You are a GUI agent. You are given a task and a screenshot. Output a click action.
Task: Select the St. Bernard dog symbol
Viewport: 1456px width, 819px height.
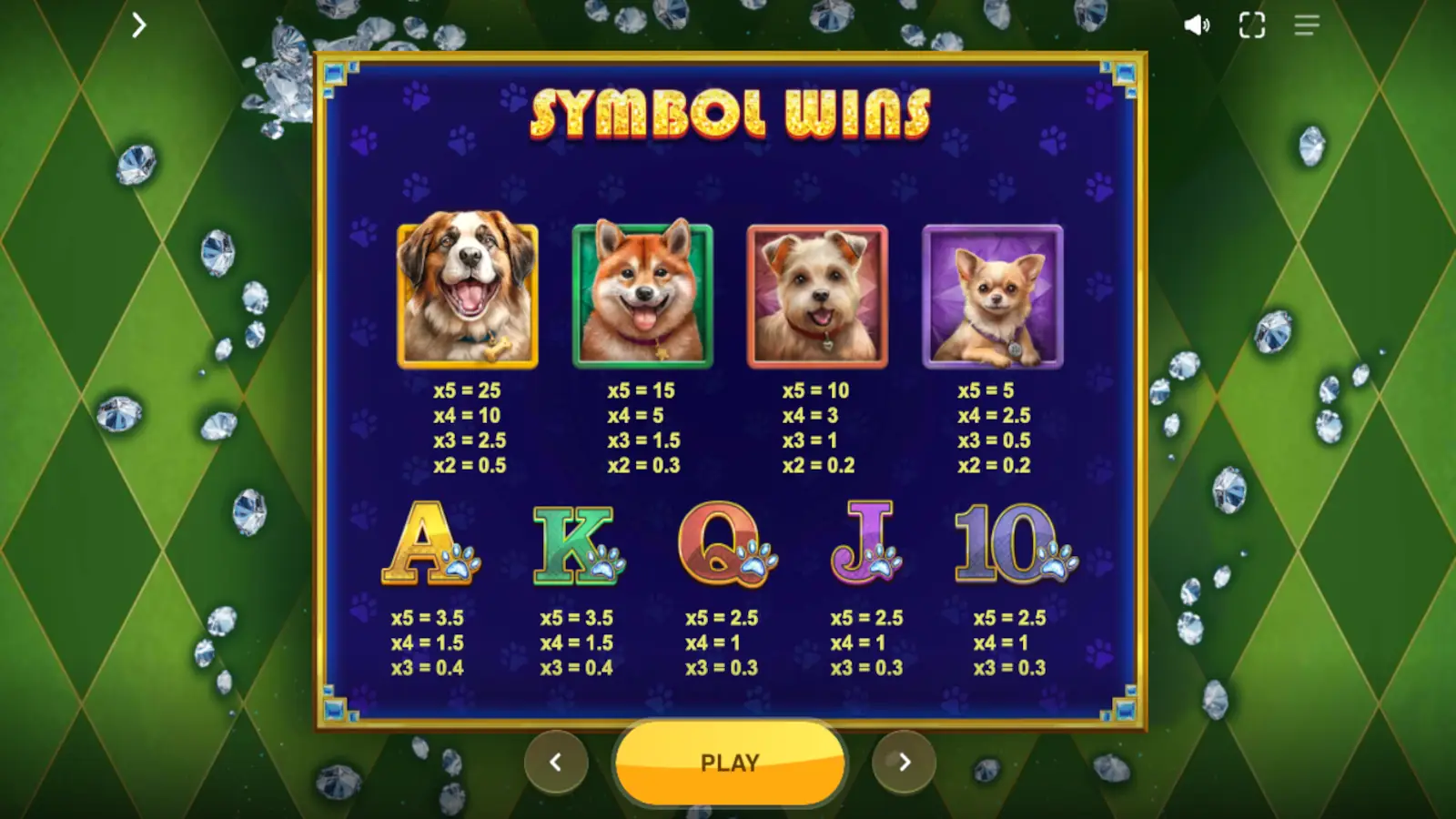[x=466, y=294]
